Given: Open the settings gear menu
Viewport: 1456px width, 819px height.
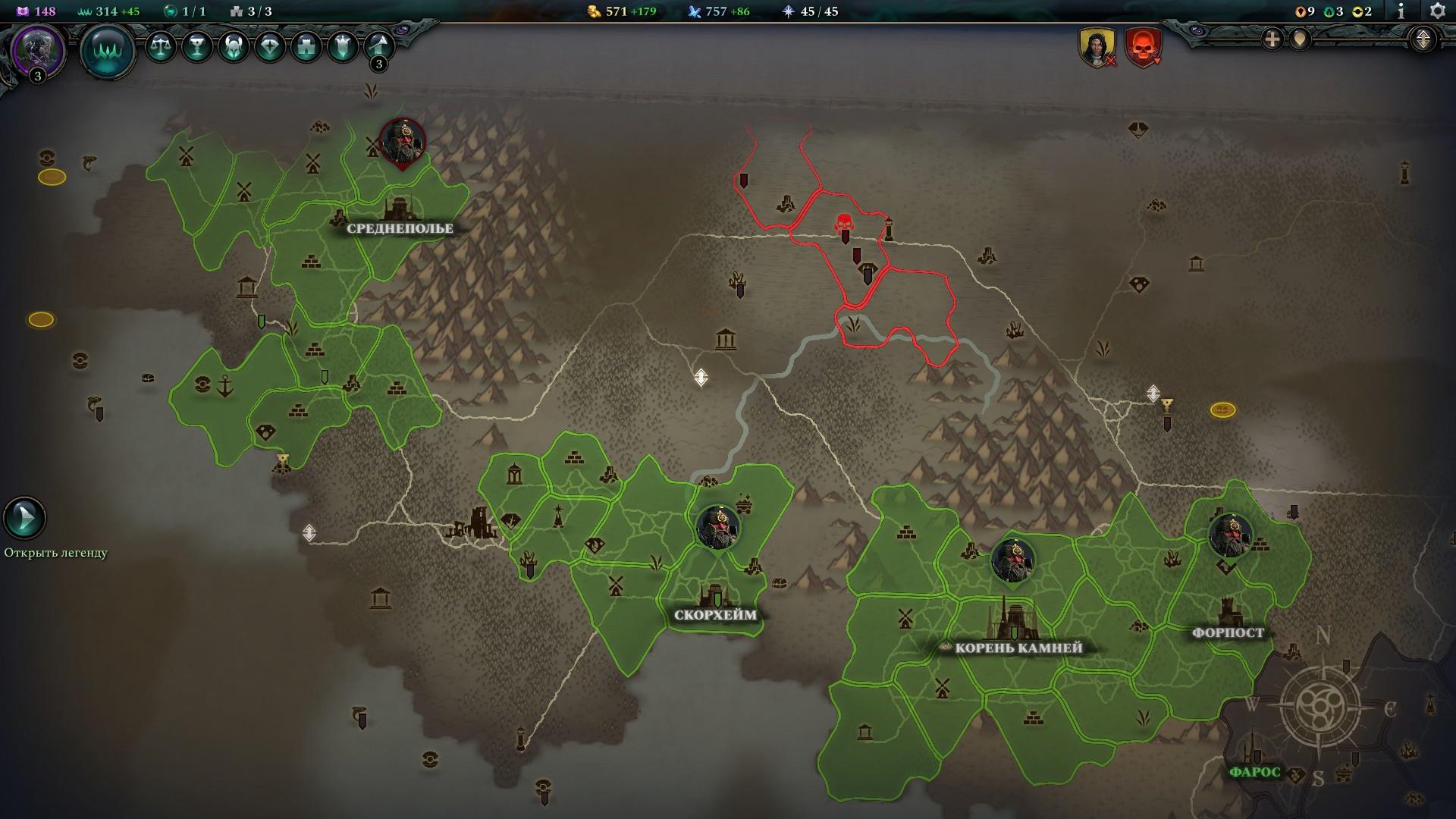Looking at the screenshot, I should pyautogui.click(x=1437, y=11).
